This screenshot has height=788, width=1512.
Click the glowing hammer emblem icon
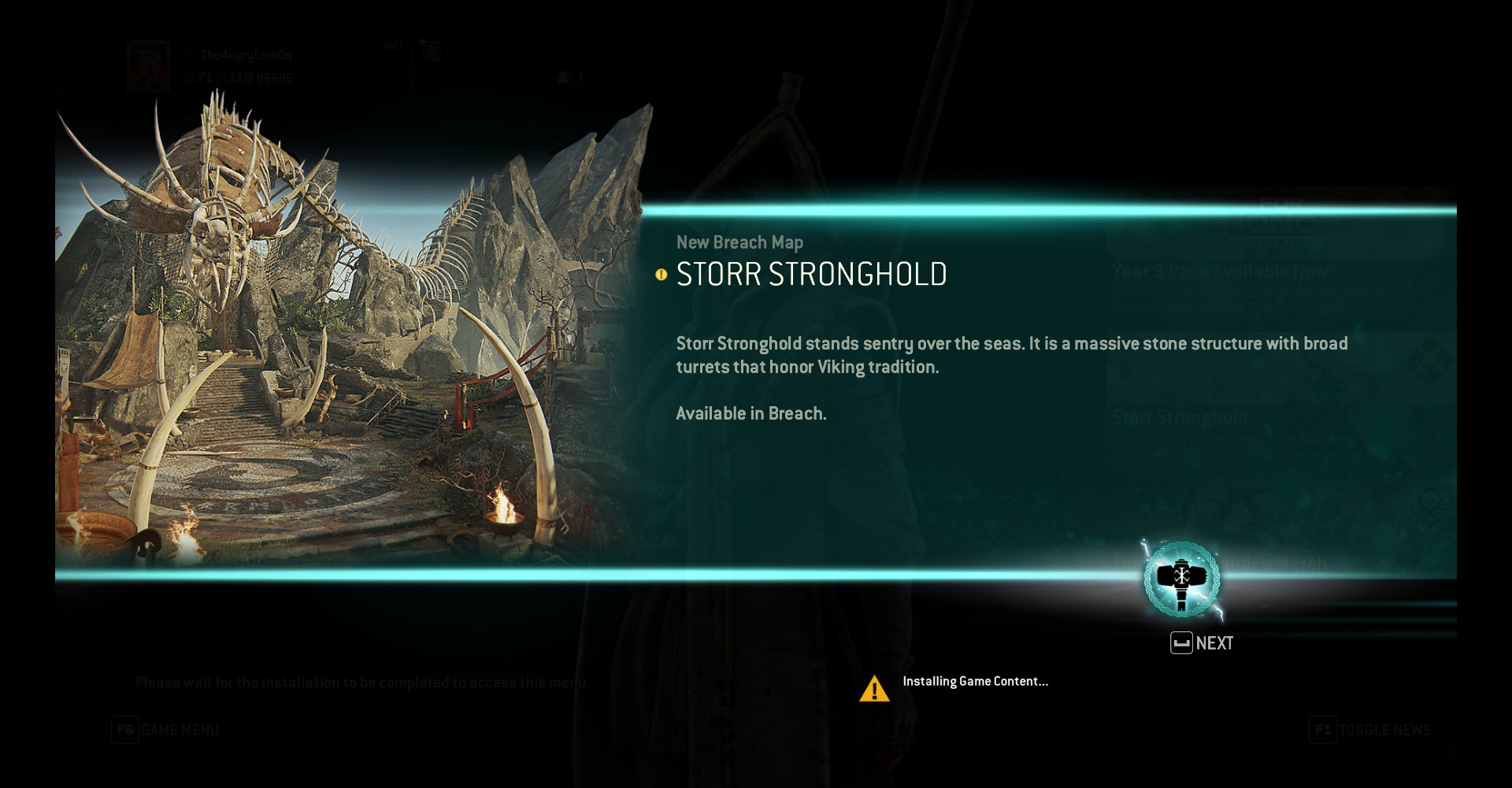pyautogui.click(x=1181, y=579)
